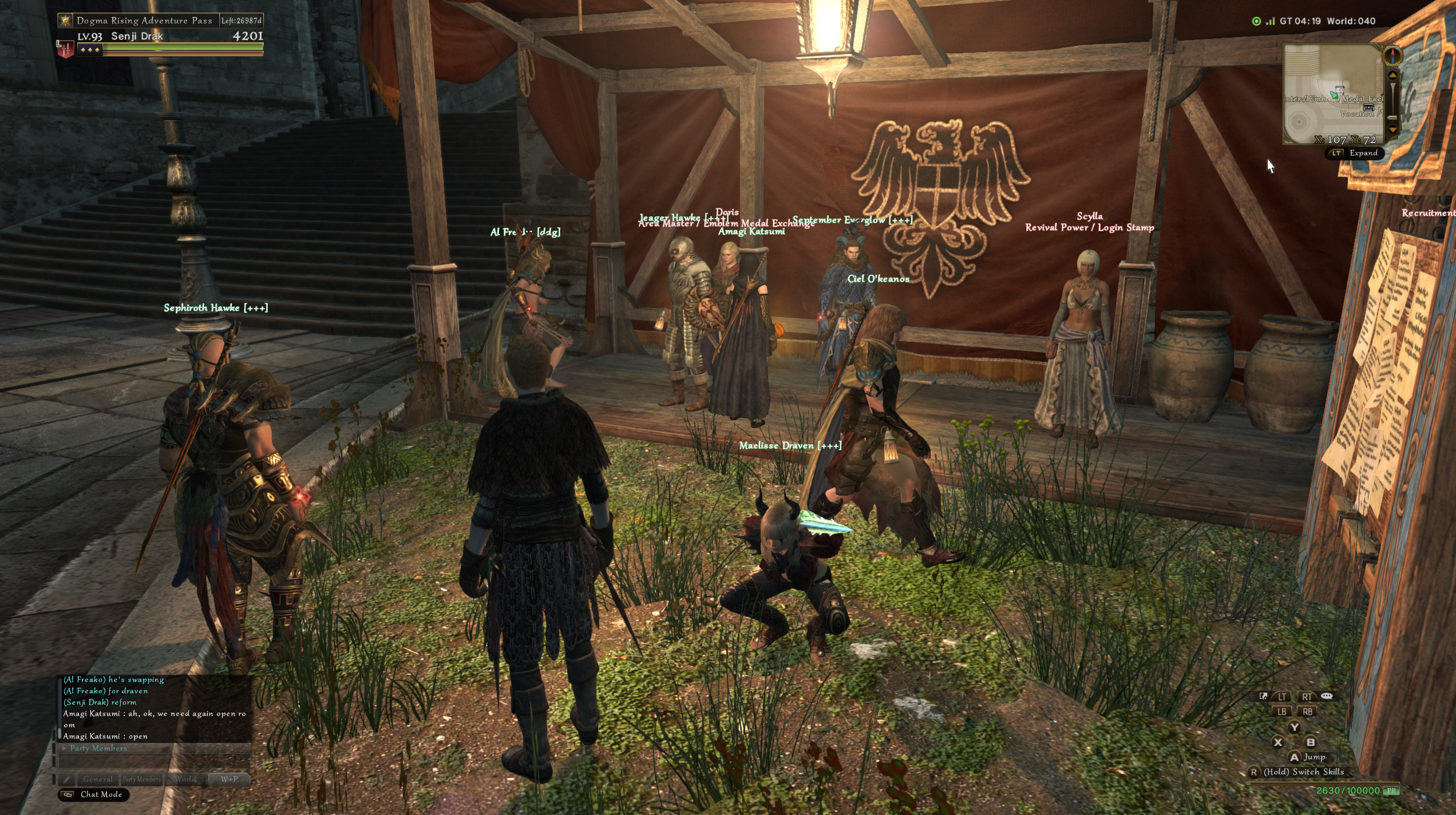
Task: Expand the Party Members chat section
Action: click(x=65, y=748)
